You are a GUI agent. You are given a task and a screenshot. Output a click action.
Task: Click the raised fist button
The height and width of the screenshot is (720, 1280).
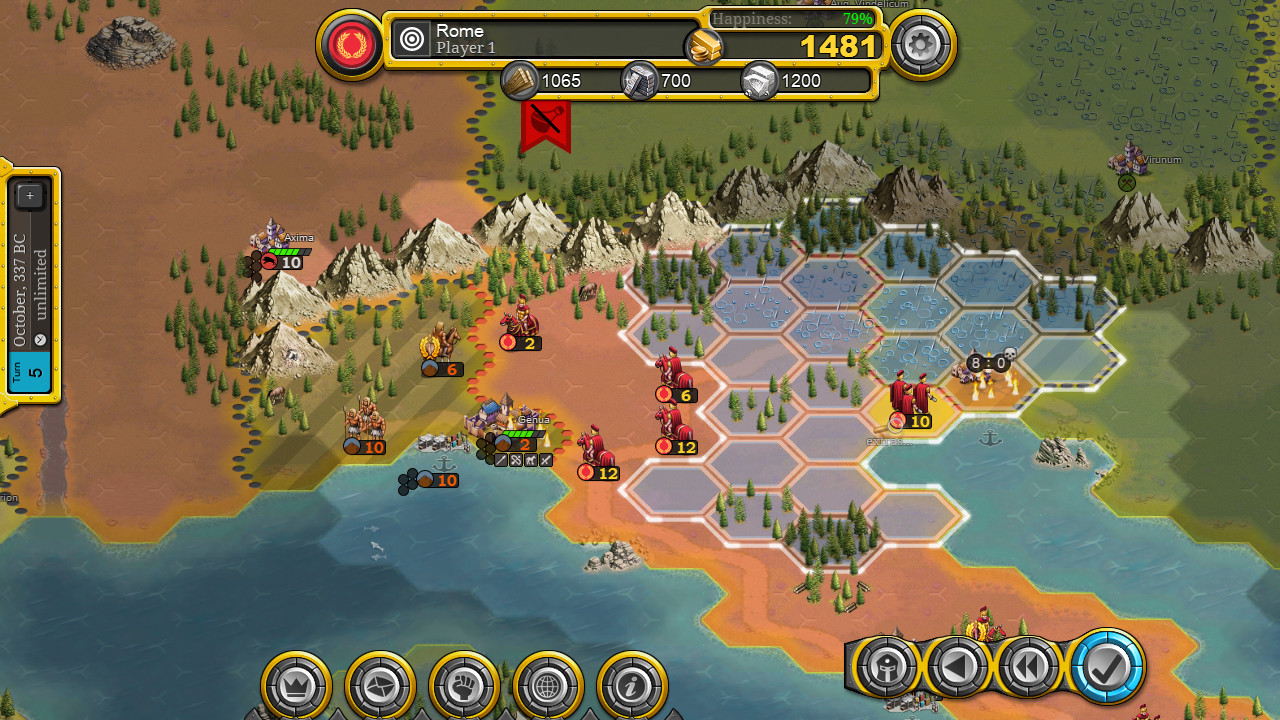(464, 686)
